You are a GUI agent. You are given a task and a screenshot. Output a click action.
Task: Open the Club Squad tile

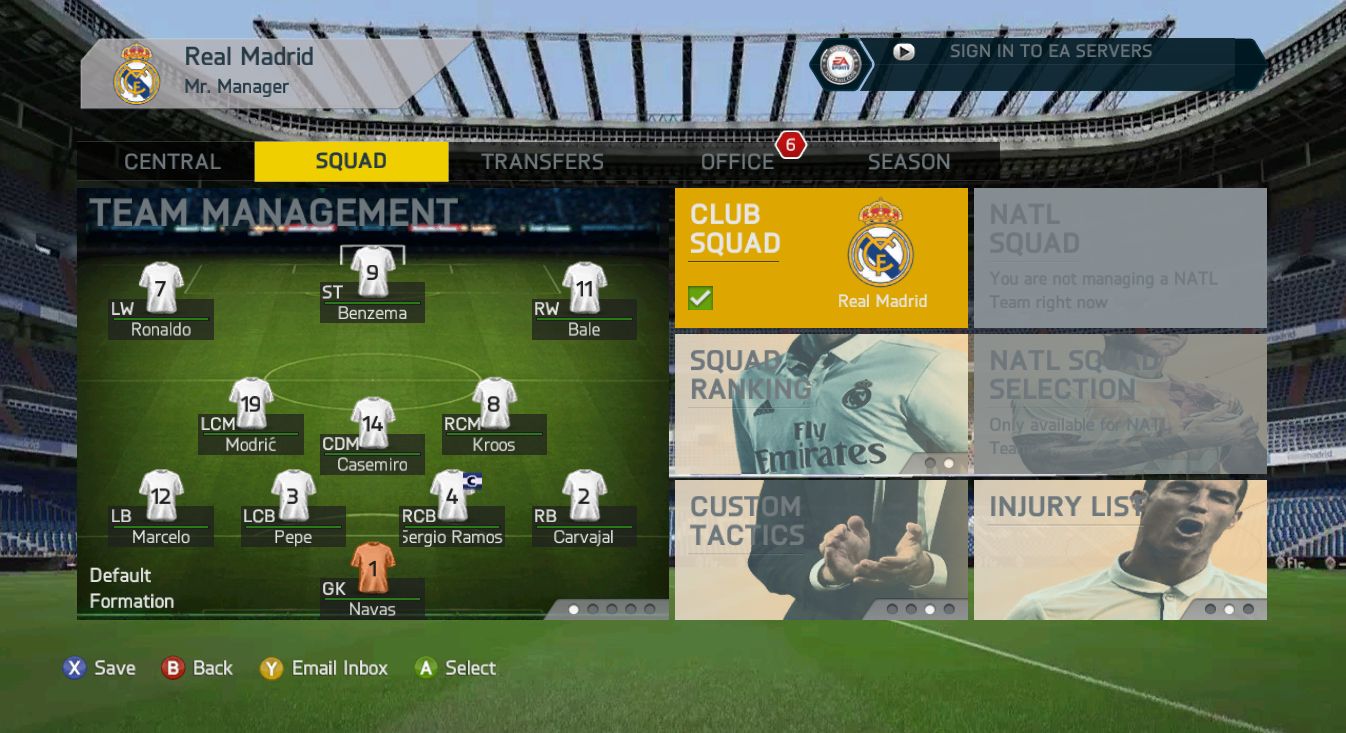click(x=821, y=258)
